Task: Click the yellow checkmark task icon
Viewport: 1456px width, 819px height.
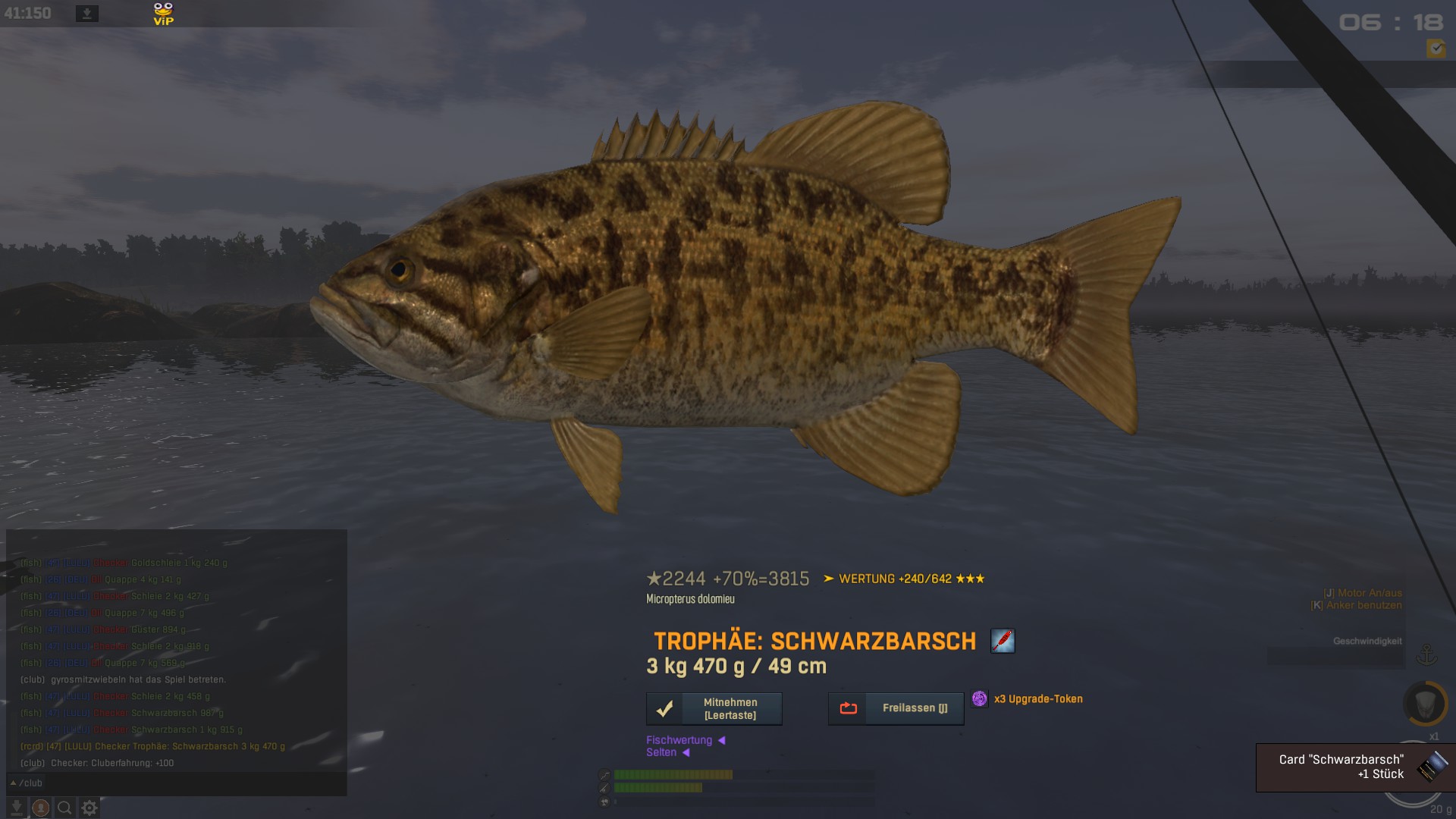Action: click(x=1436, y=49)
